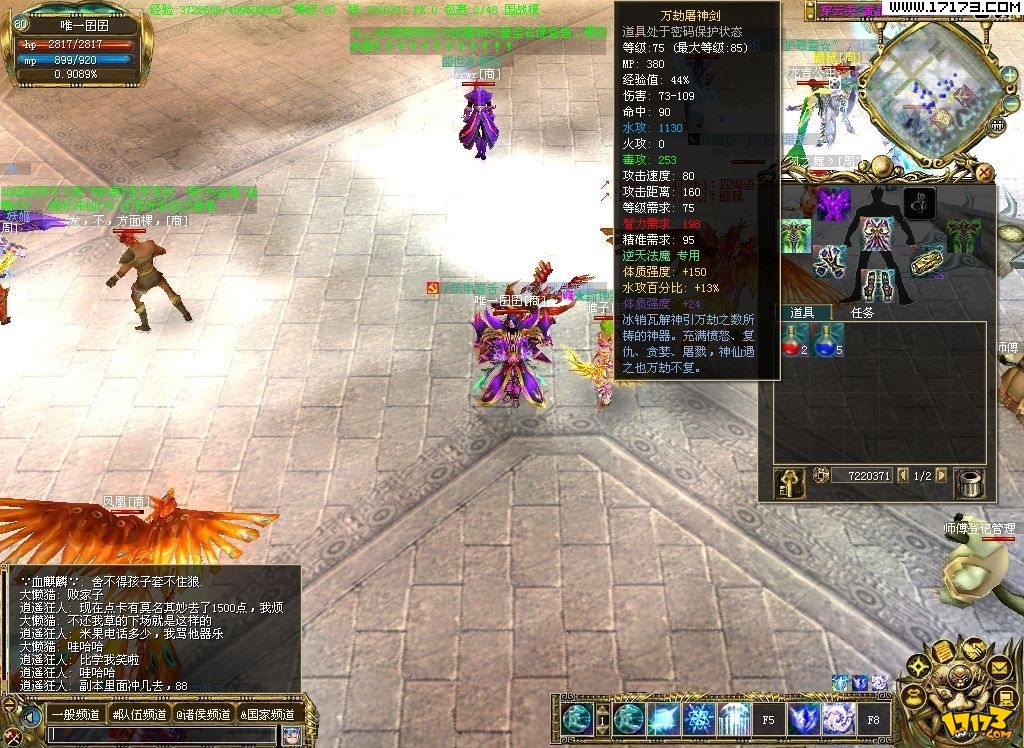
Task: Switch to the 任务 tab
Action: point(863,312)
